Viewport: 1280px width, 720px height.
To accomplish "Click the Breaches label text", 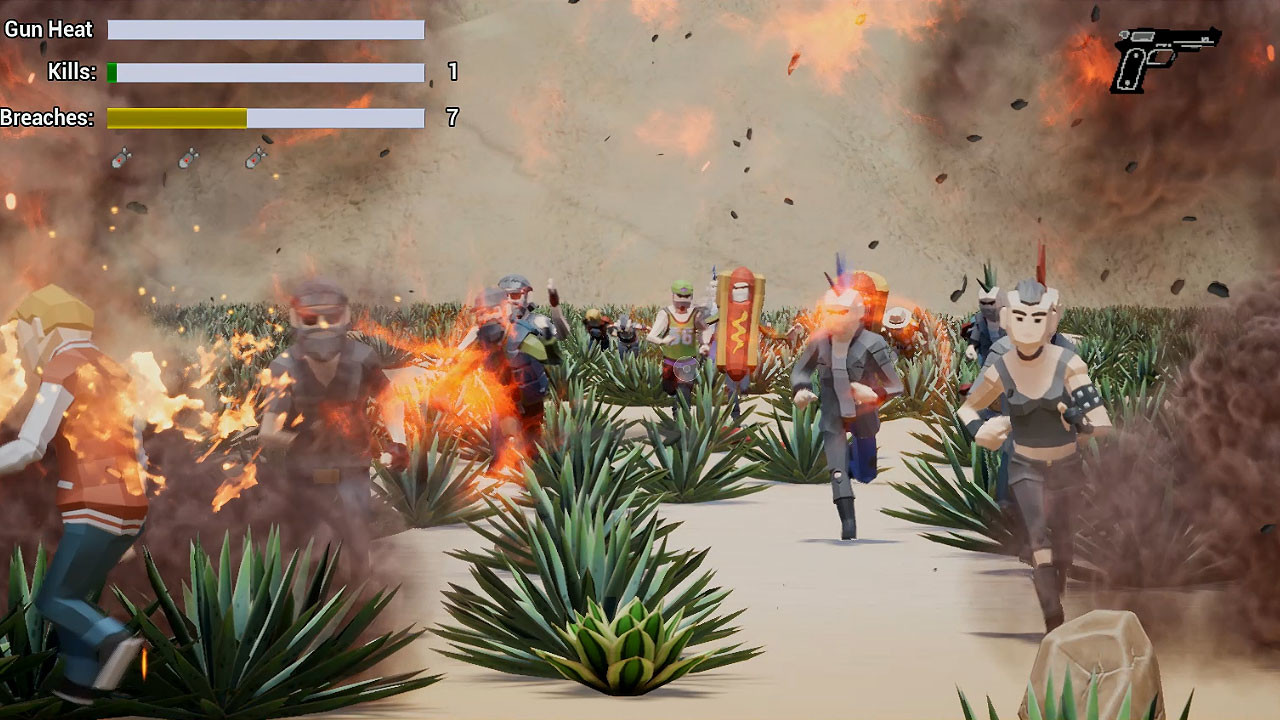I will (47, 118).
